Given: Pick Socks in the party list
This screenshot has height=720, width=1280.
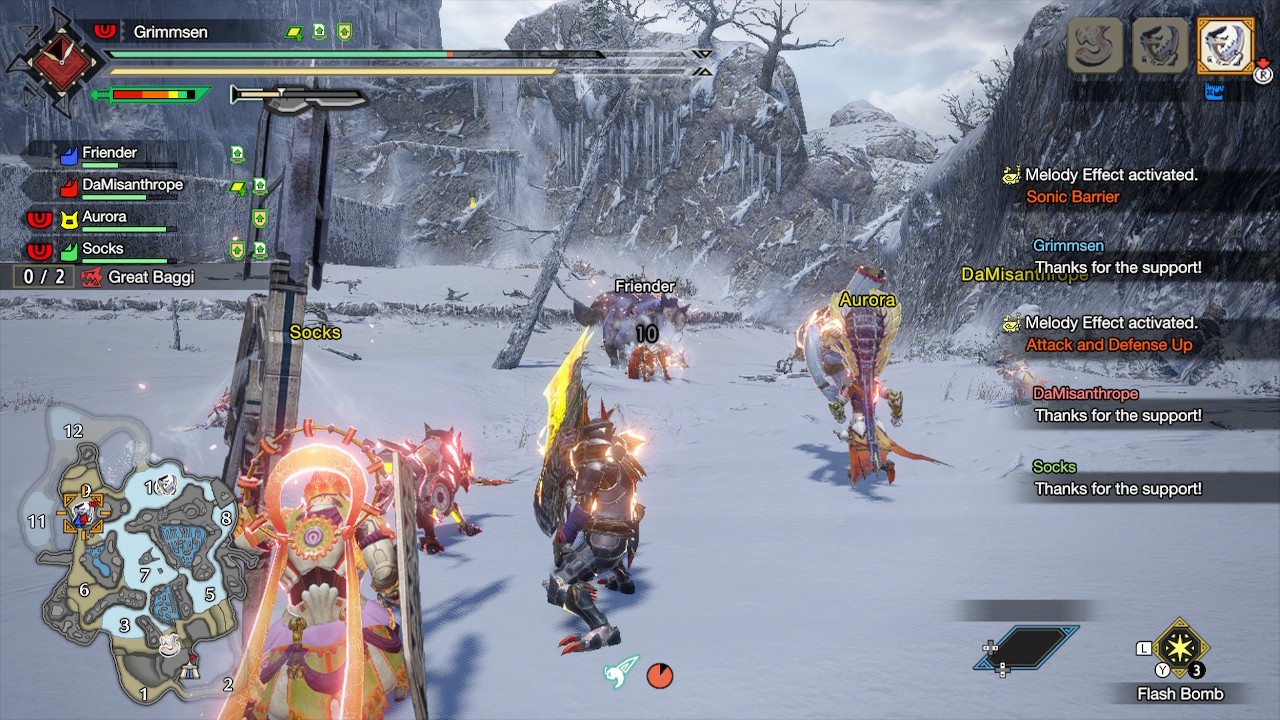Looking at the screenshot, I should (x=102, y=250).
